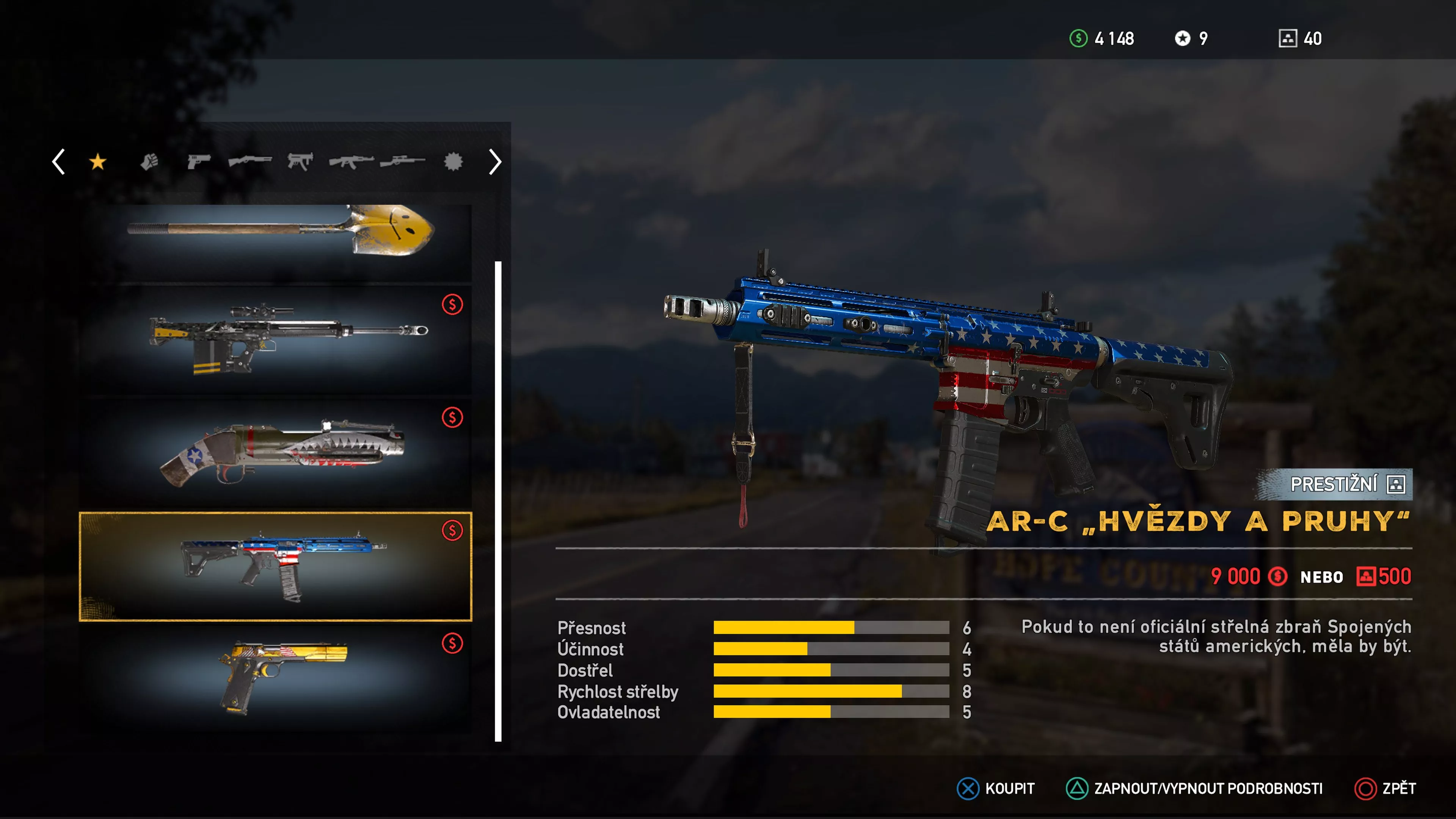Select the special weapons category icon

point(453,162)
